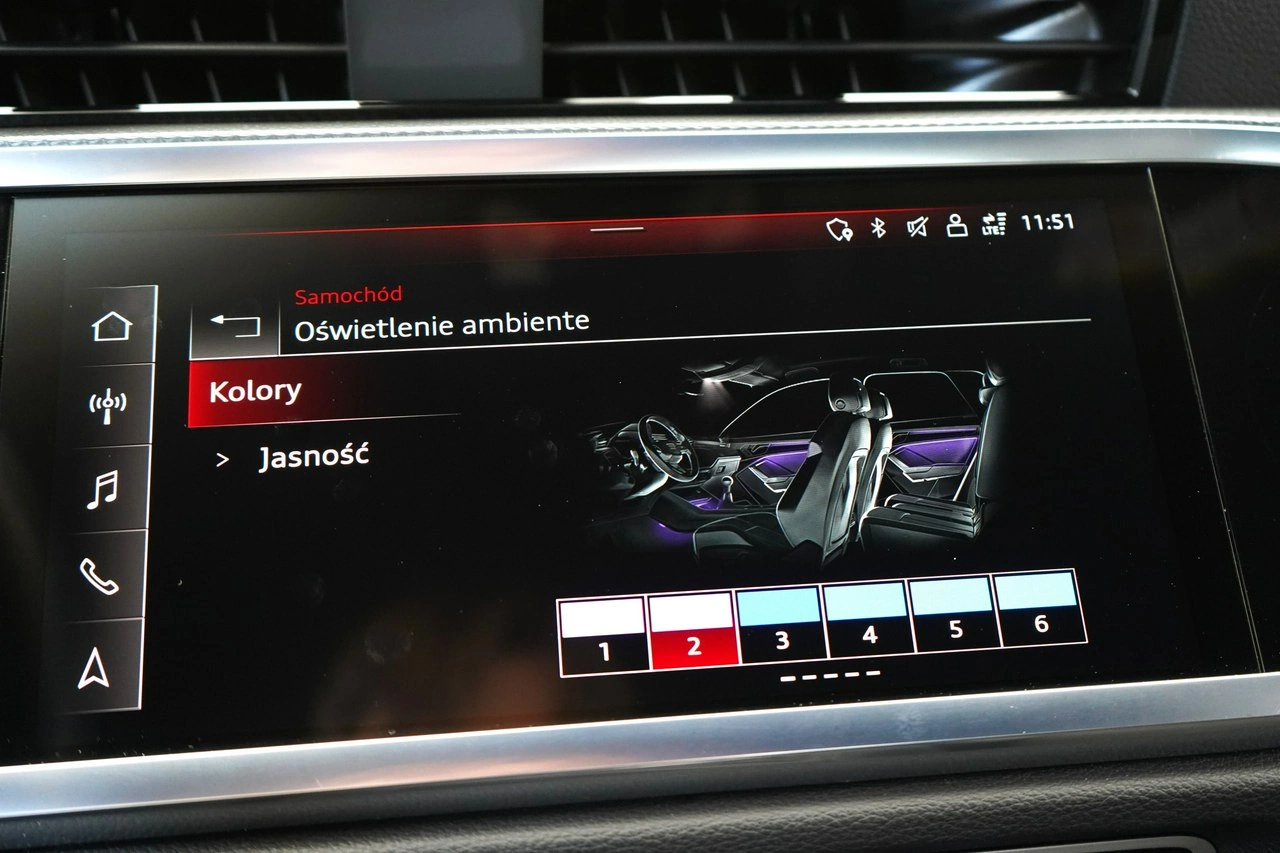Tap the Bluetooth status icon
1280x853 pixels.
coord(877,227)
